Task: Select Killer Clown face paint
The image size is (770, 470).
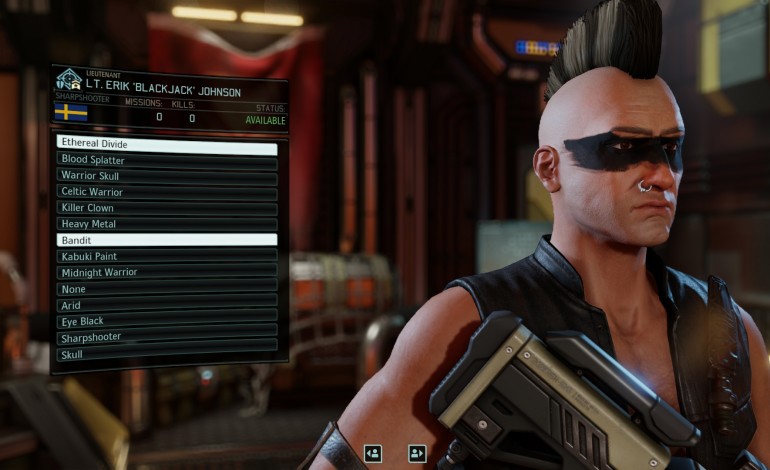Action: 167,208
